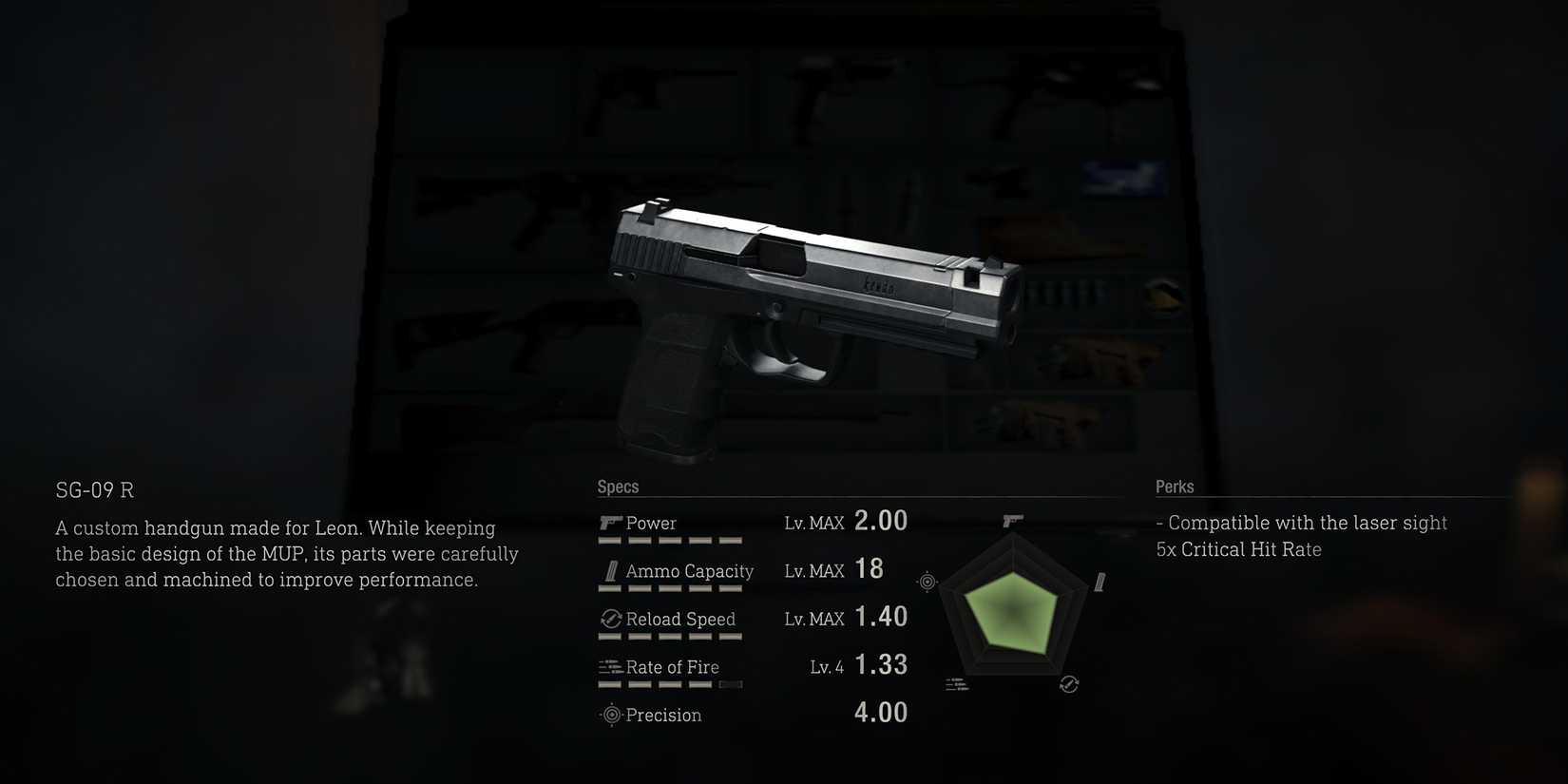Click the 5x Critical Hit Rate perk text
Screen dimensions: 1568x784
(x=1238, y=549)
